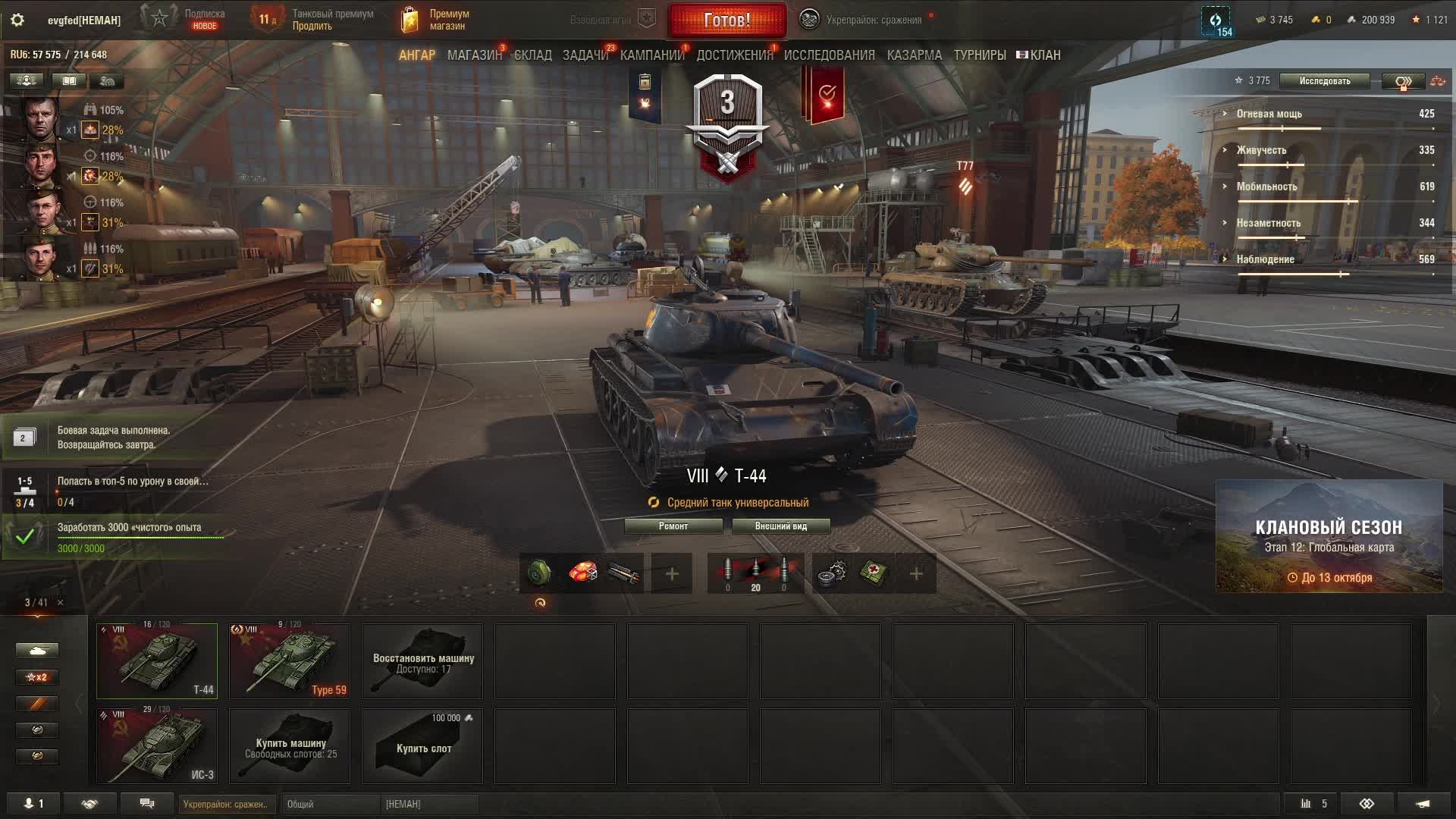Open the ИССЛЕДОВАНИЯ tab
Screen dimensions: 1456x819
tap(829, 55)
